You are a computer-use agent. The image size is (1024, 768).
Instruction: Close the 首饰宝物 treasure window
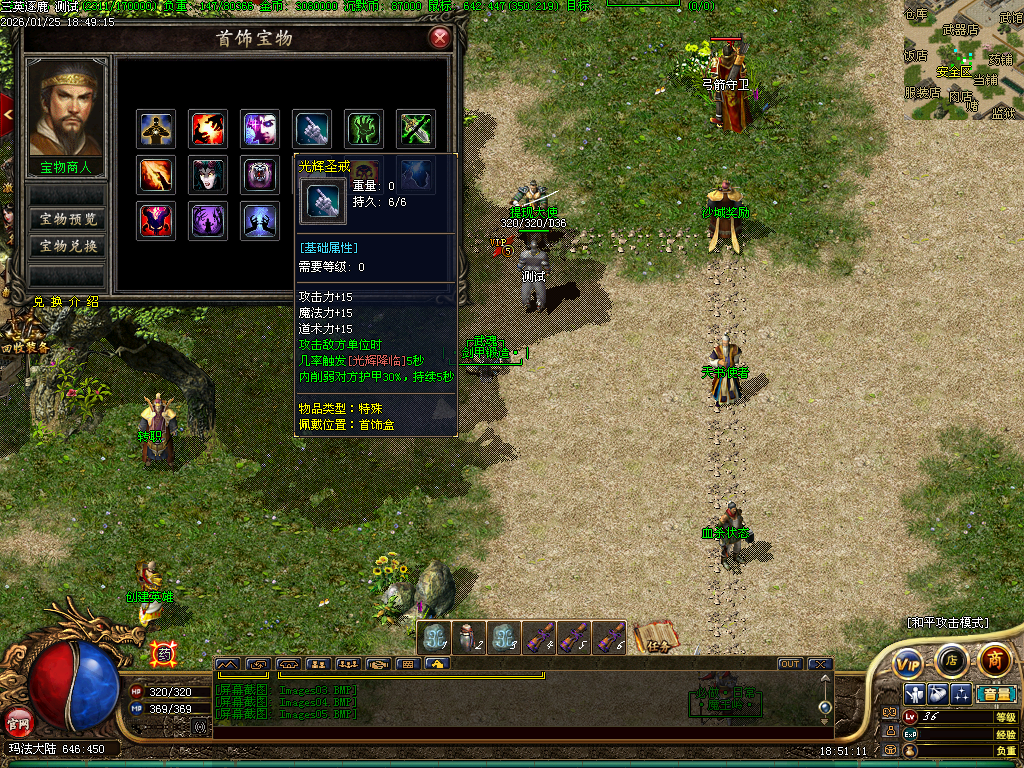pyautogui.click(x=439, y=39)
